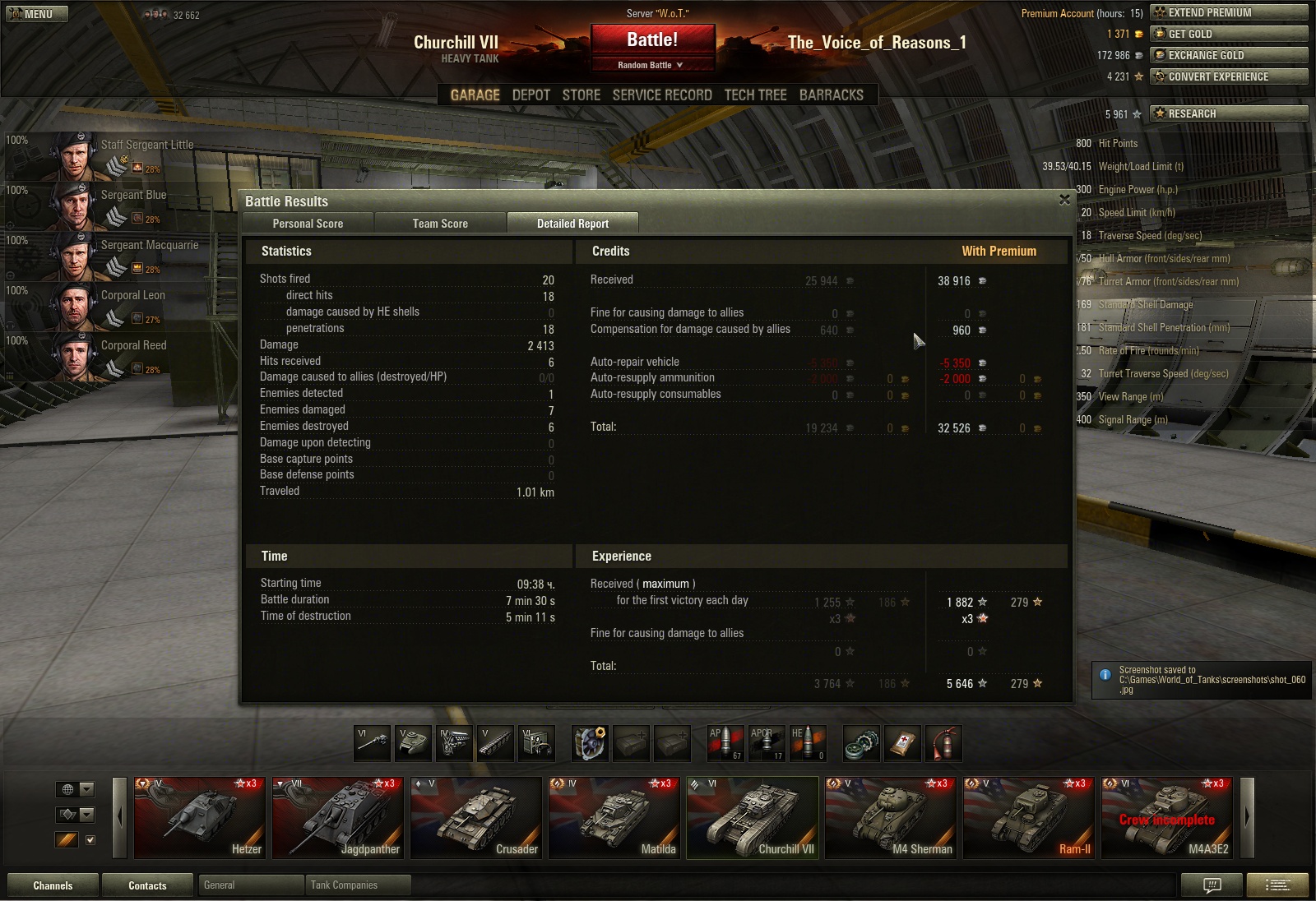Image resolution: width=1316 pixels, height=901 pixels.
Task: Select the Jagdpanther in the tank carousel
Action: (x=337, y=818)
